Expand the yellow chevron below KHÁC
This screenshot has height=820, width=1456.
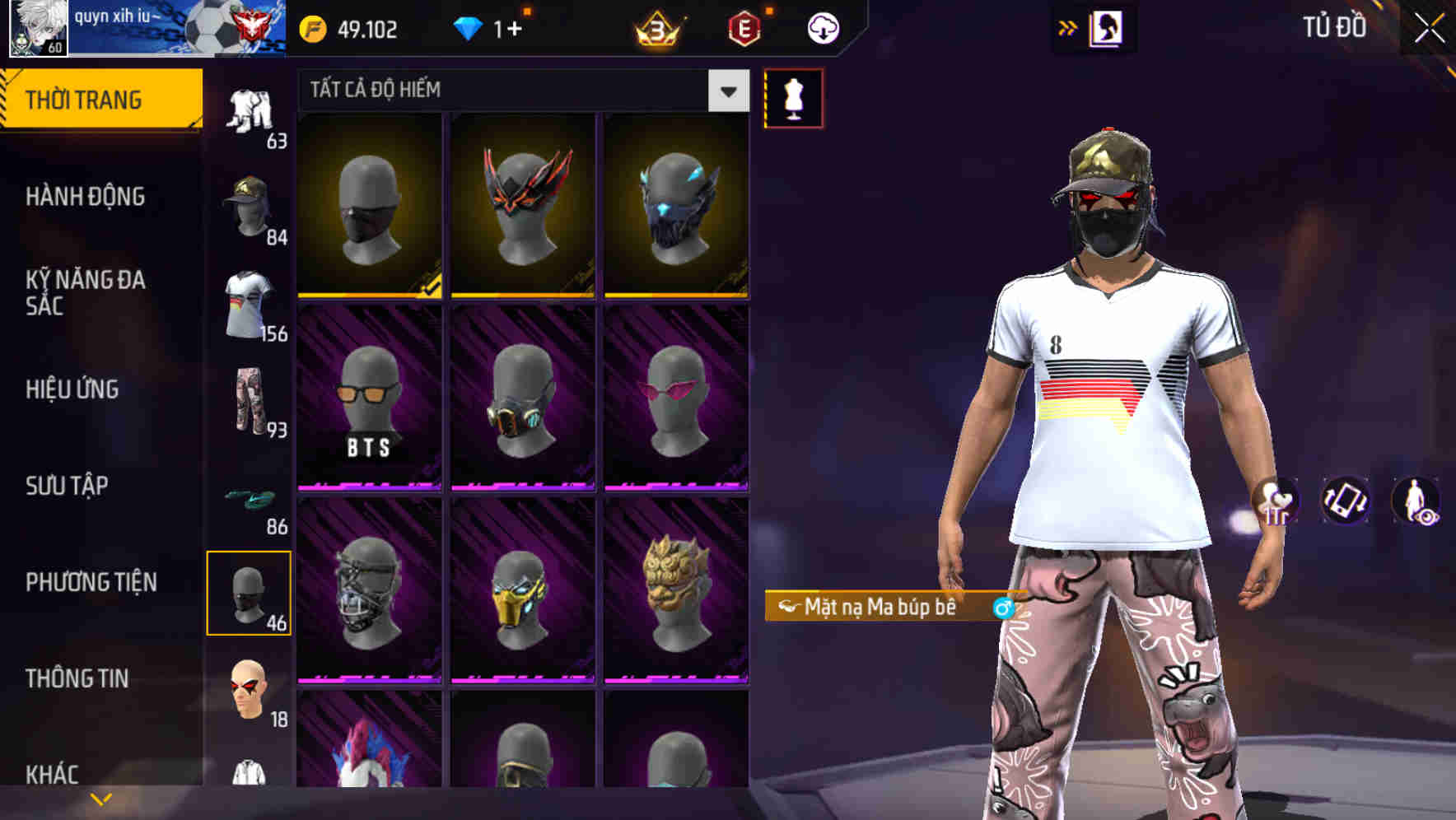(x=99, y=799)
